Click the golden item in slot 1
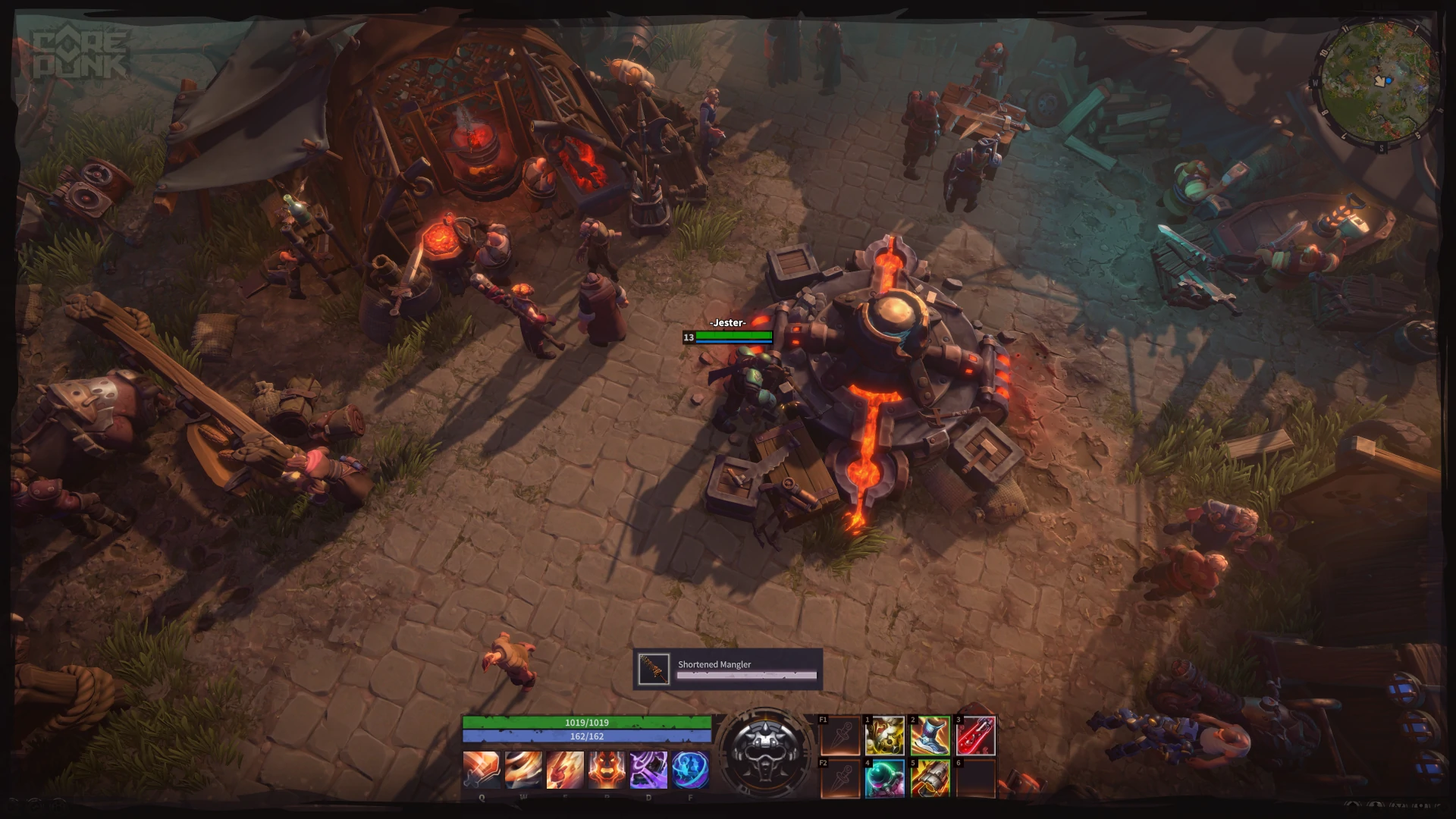Screen dimensions: 1456x819 [x=883, y=734]
